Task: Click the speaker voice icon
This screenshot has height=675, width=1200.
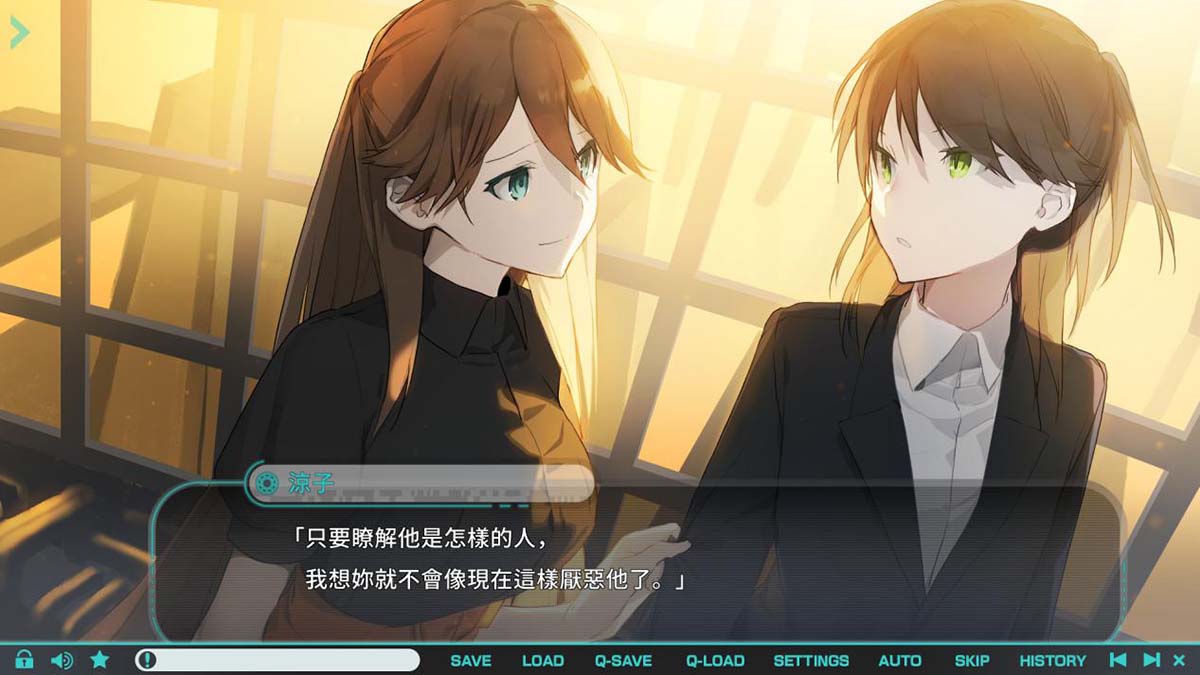Action: (x=62, y=660)
